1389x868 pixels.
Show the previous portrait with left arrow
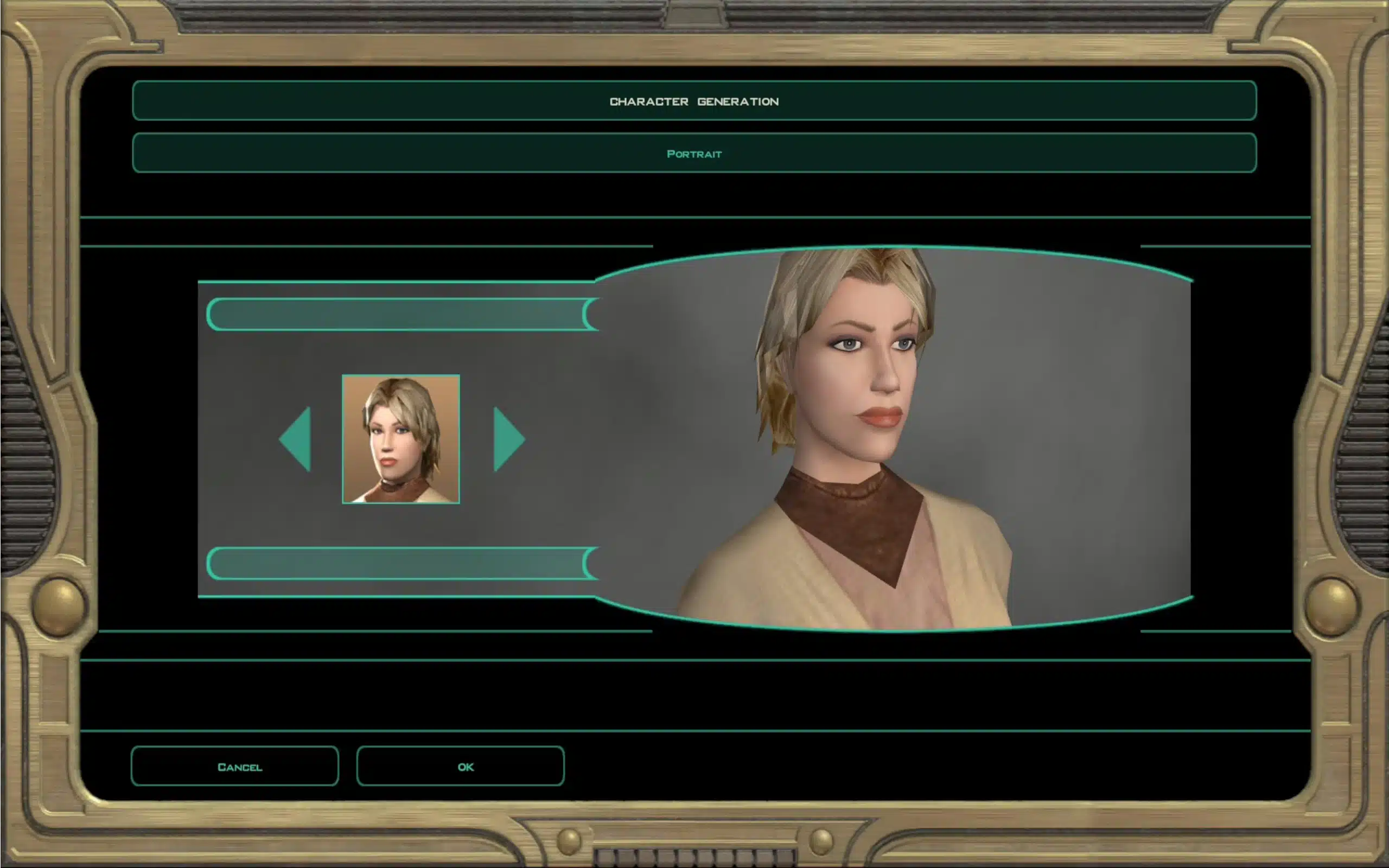tap(297, 439)
